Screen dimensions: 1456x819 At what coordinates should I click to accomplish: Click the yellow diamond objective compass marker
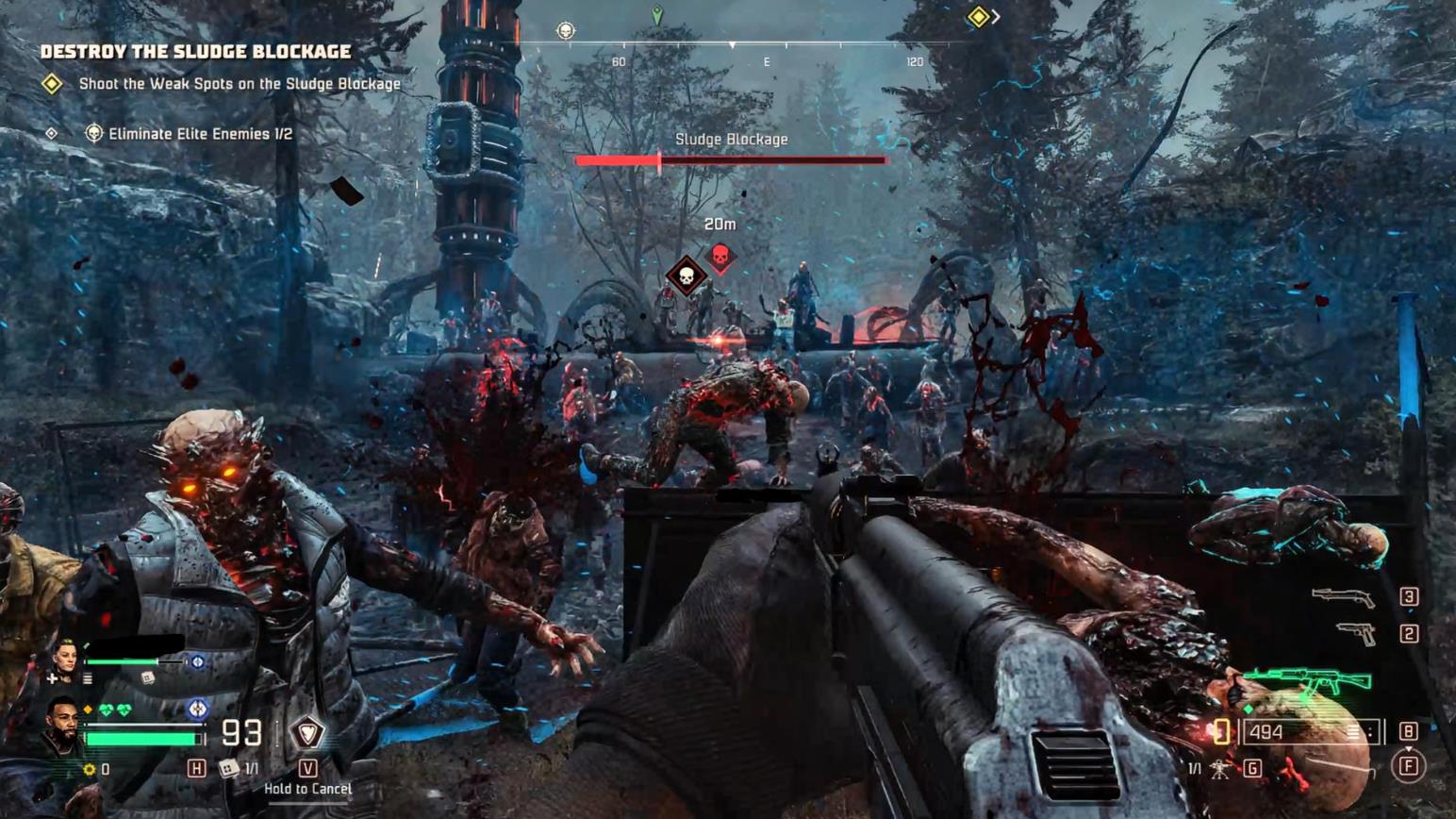(978, 16)
